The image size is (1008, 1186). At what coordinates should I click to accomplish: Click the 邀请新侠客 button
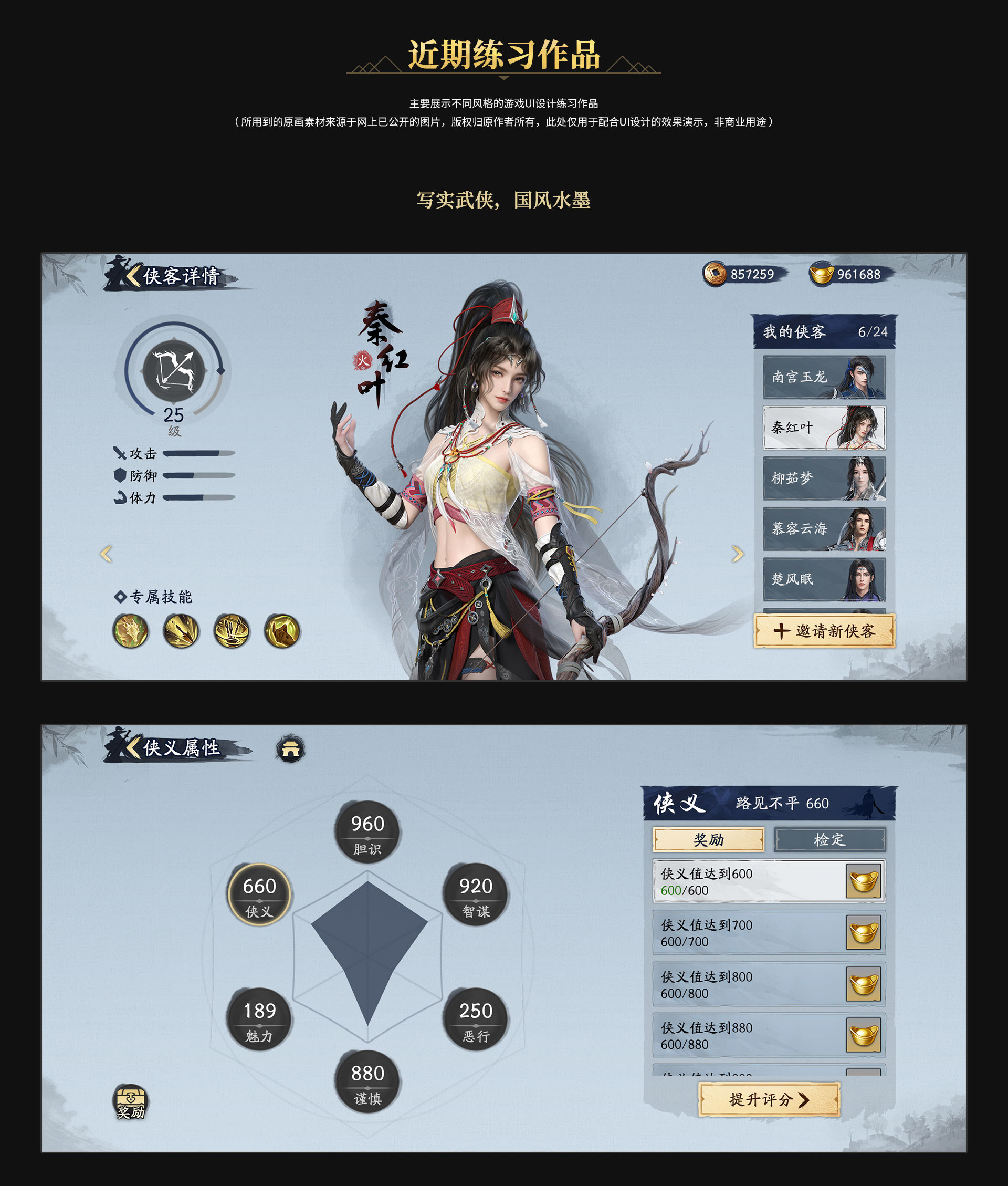[824, 631]
